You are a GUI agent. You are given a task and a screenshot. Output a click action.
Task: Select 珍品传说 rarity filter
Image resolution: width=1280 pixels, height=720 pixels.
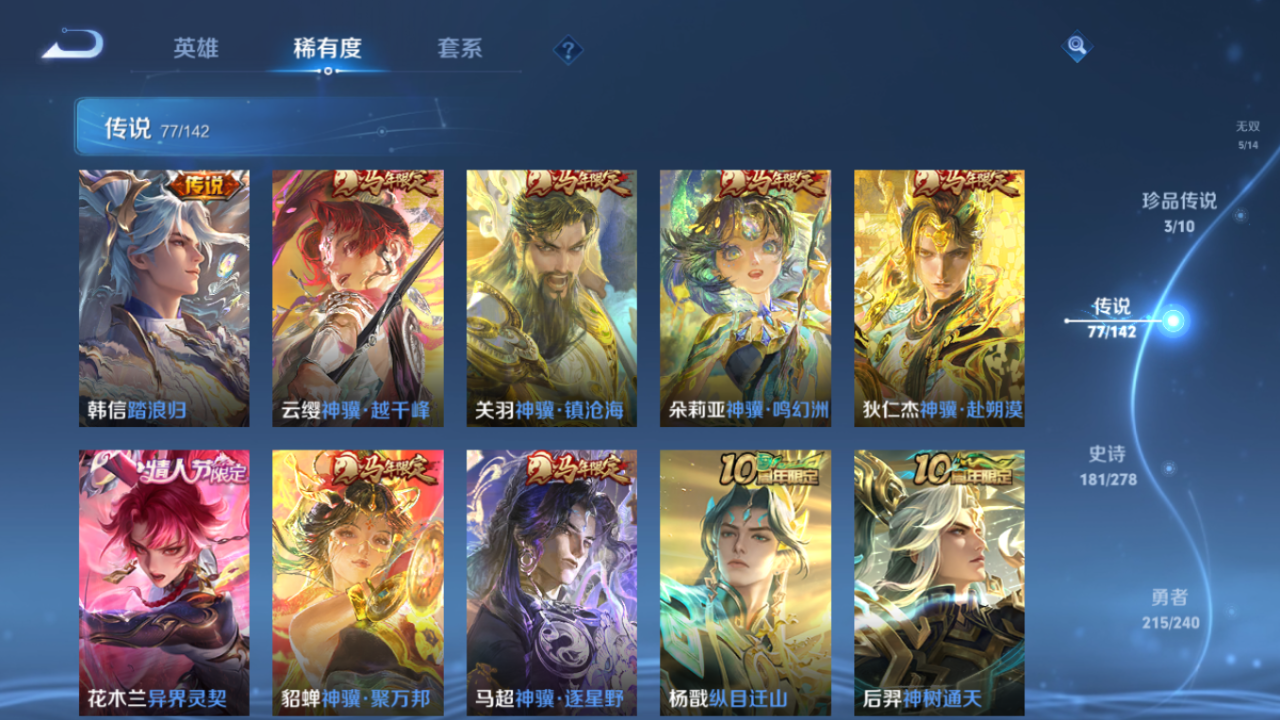(1182, 212)
